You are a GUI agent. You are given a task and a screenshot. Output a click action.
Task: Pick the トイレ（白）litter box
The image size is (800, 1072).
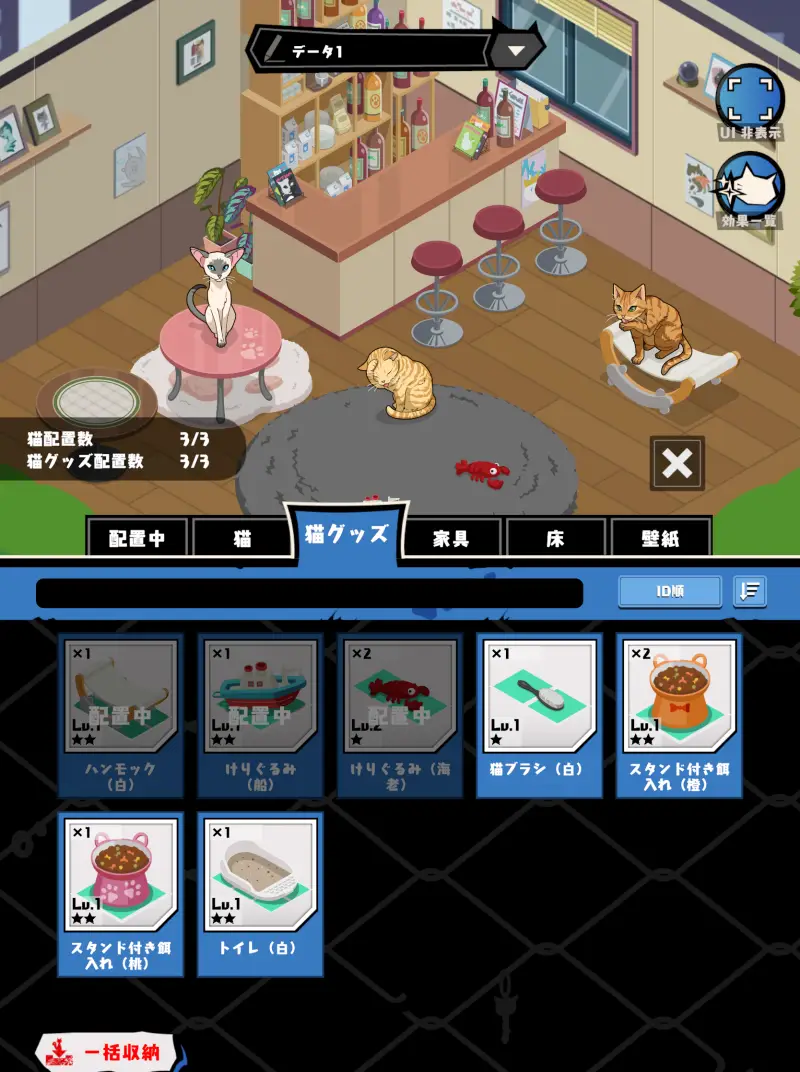[261, 893]
